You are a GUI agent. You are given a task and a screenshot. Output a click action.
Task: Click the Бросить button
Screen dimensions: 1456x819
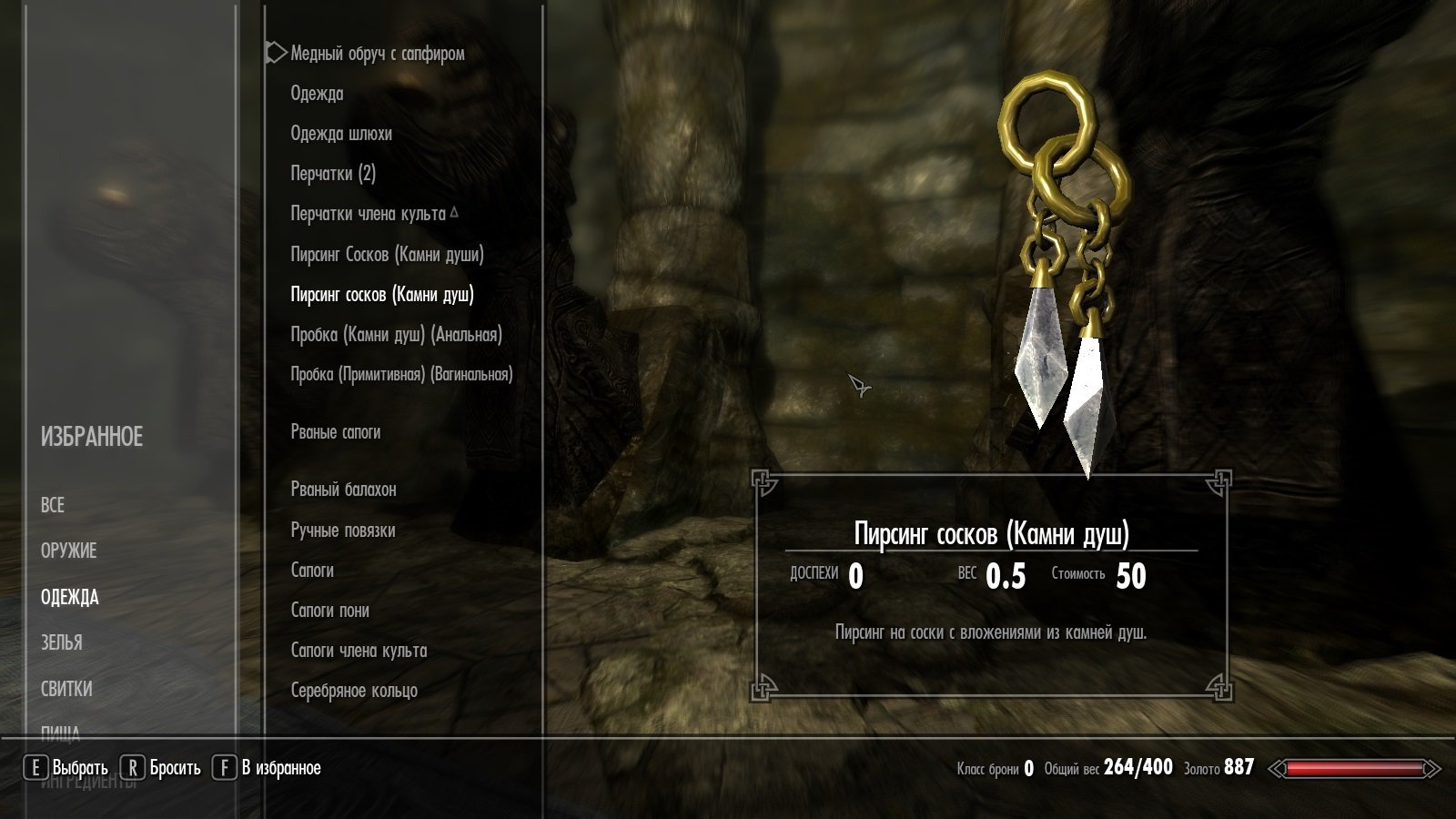click(x=162, y=768)
